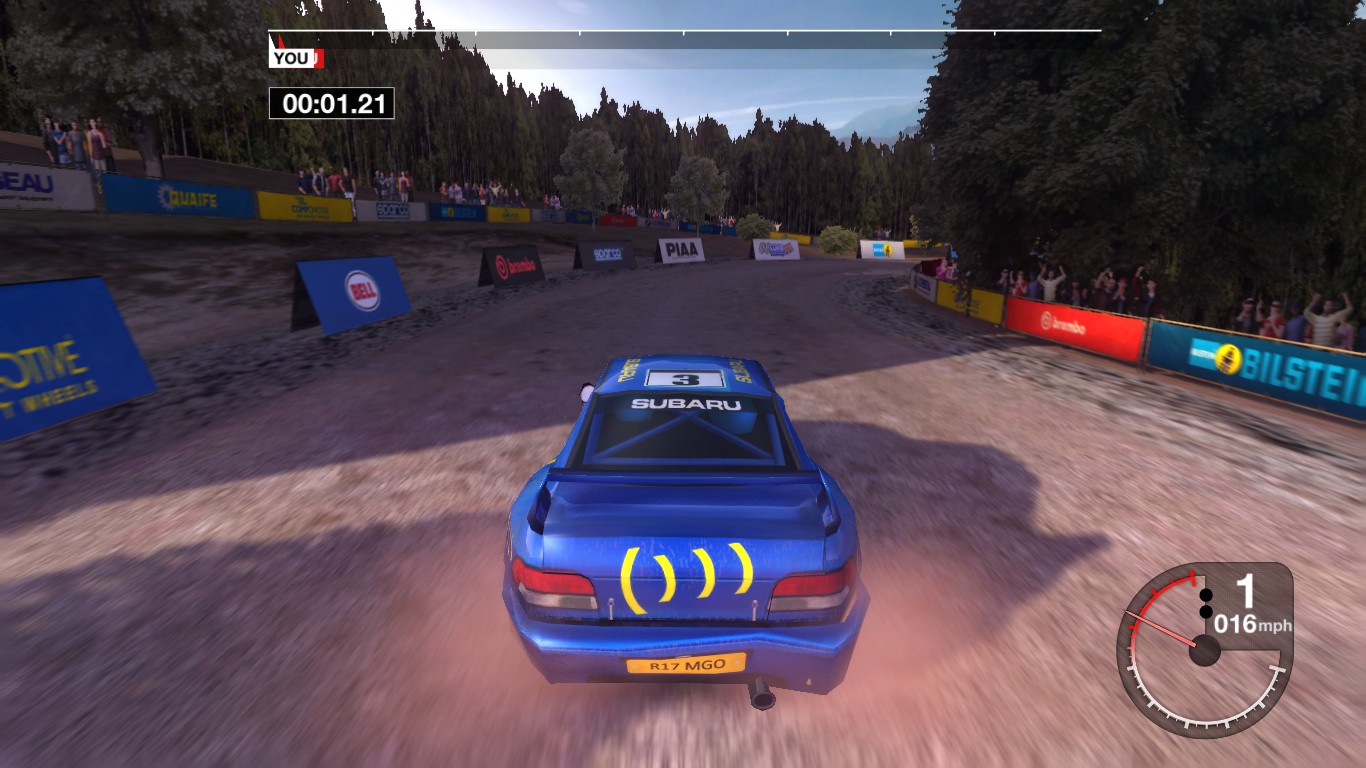Click the red tick on the progress bar
Image resolution: width=1366 pixels, height=768 pixels.
coord(281,39)
